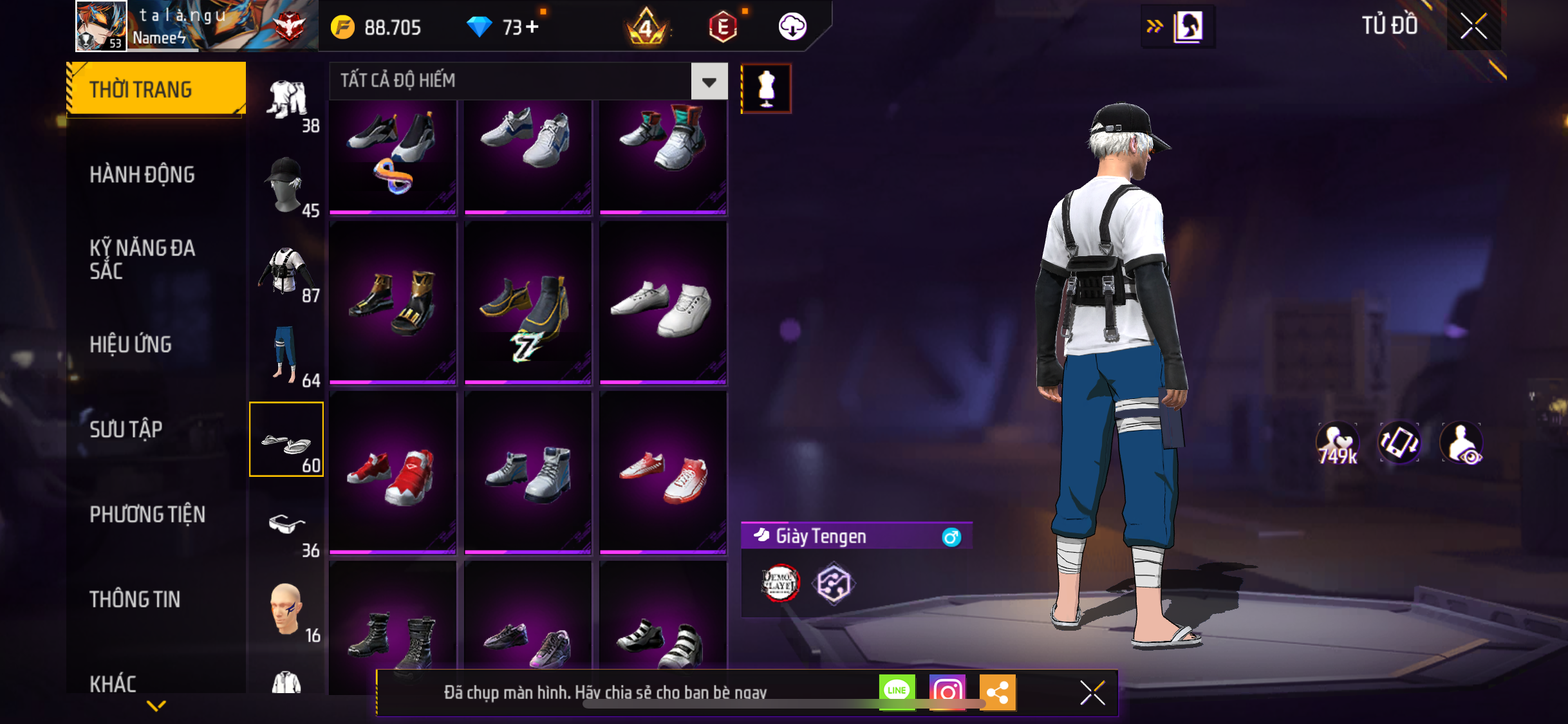The width and height of the screenshot is (1568, 724).
Task: Open the sunglasses accessory category
Action: [286, 526]
